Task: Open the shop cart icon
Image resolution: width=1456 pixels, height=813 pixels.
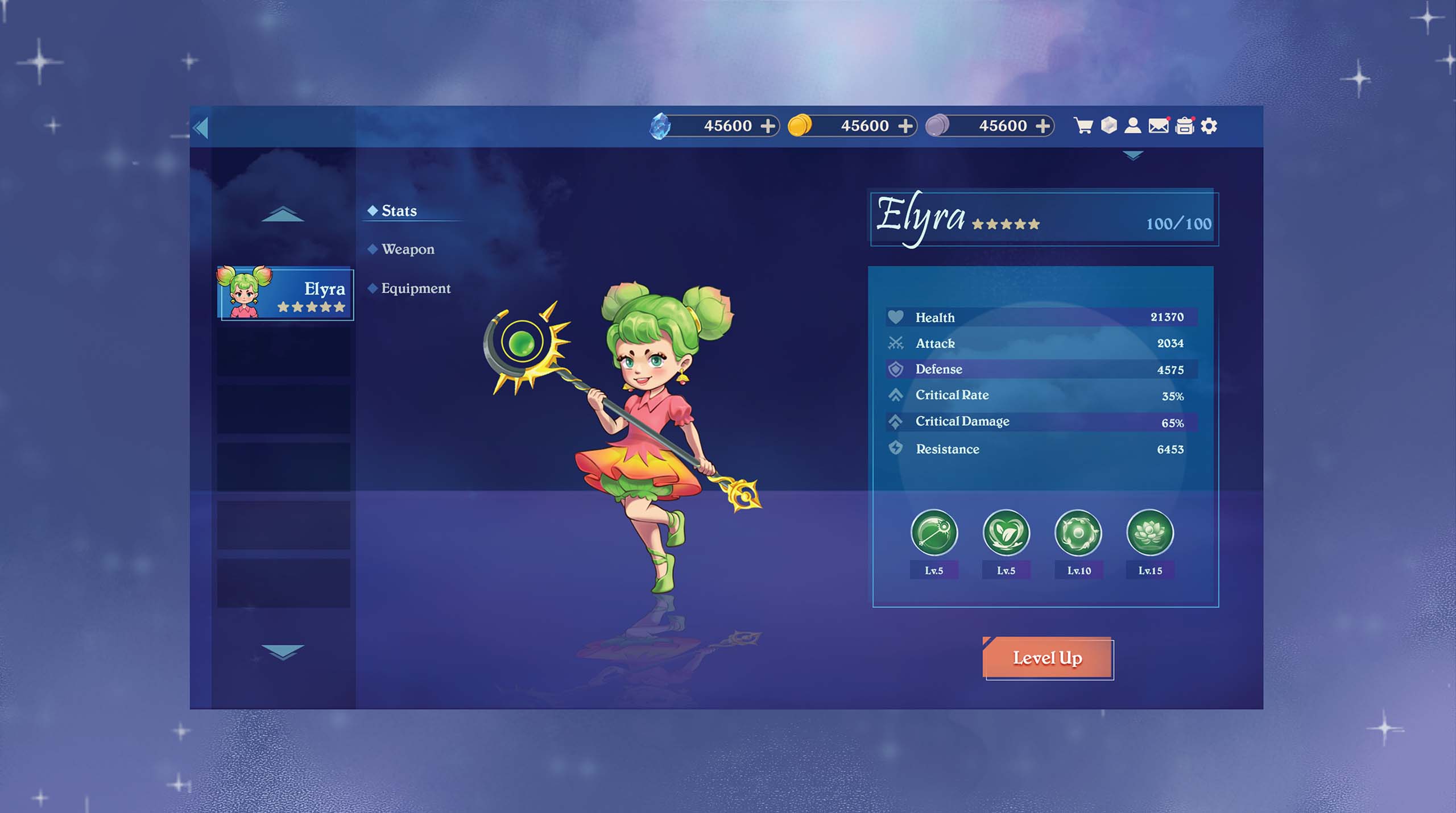Action: tap(1083, 126)
